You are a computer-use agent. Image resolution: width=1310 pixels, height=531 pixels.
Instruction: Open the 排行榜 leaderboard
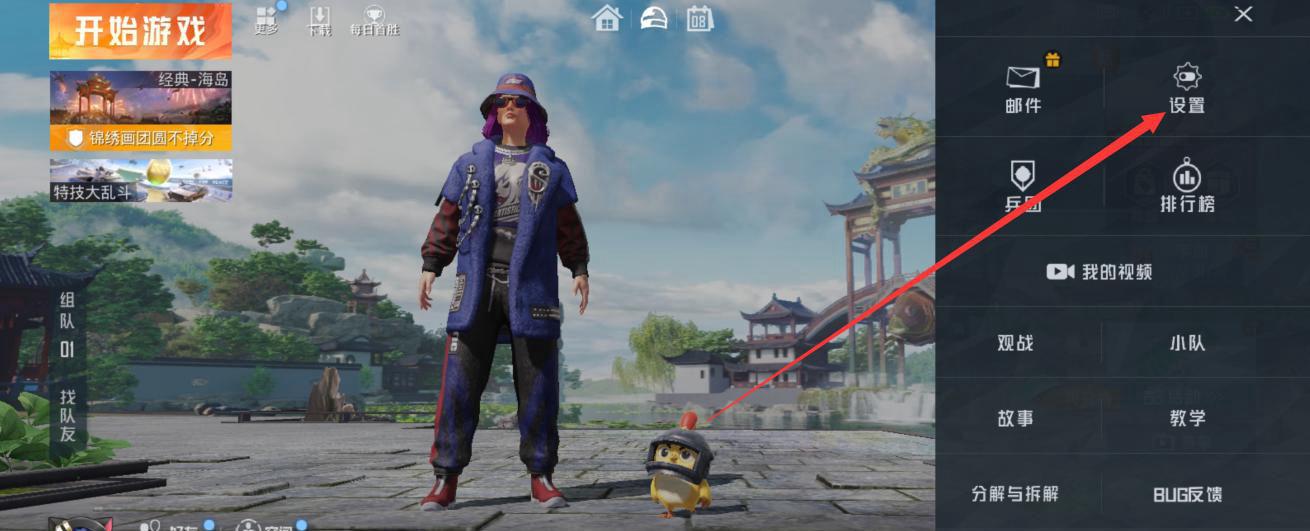[1187, 186]
